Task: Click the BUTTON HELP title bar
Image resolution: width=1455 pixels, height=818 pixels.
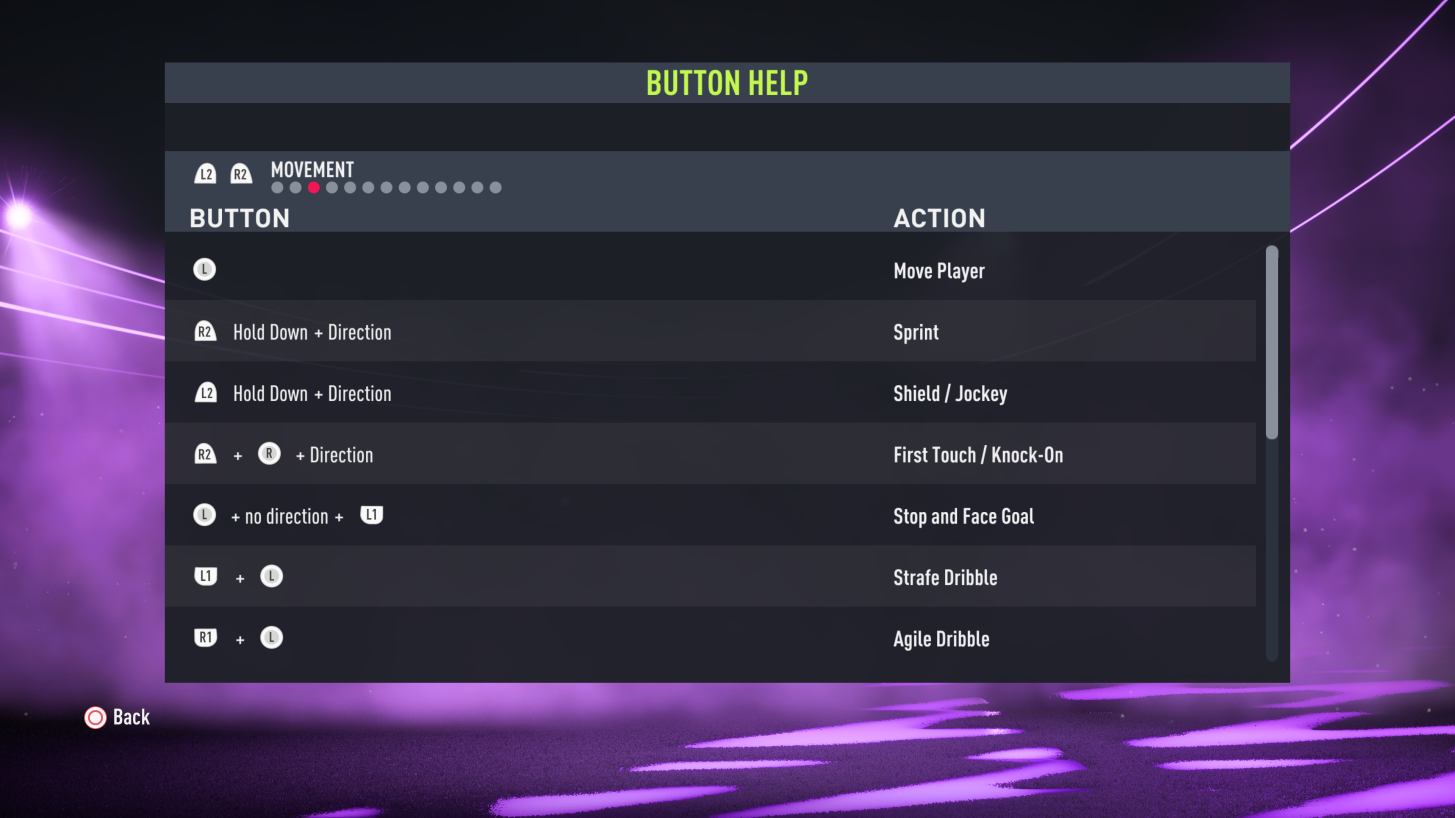Action: (x=727, y=82)
